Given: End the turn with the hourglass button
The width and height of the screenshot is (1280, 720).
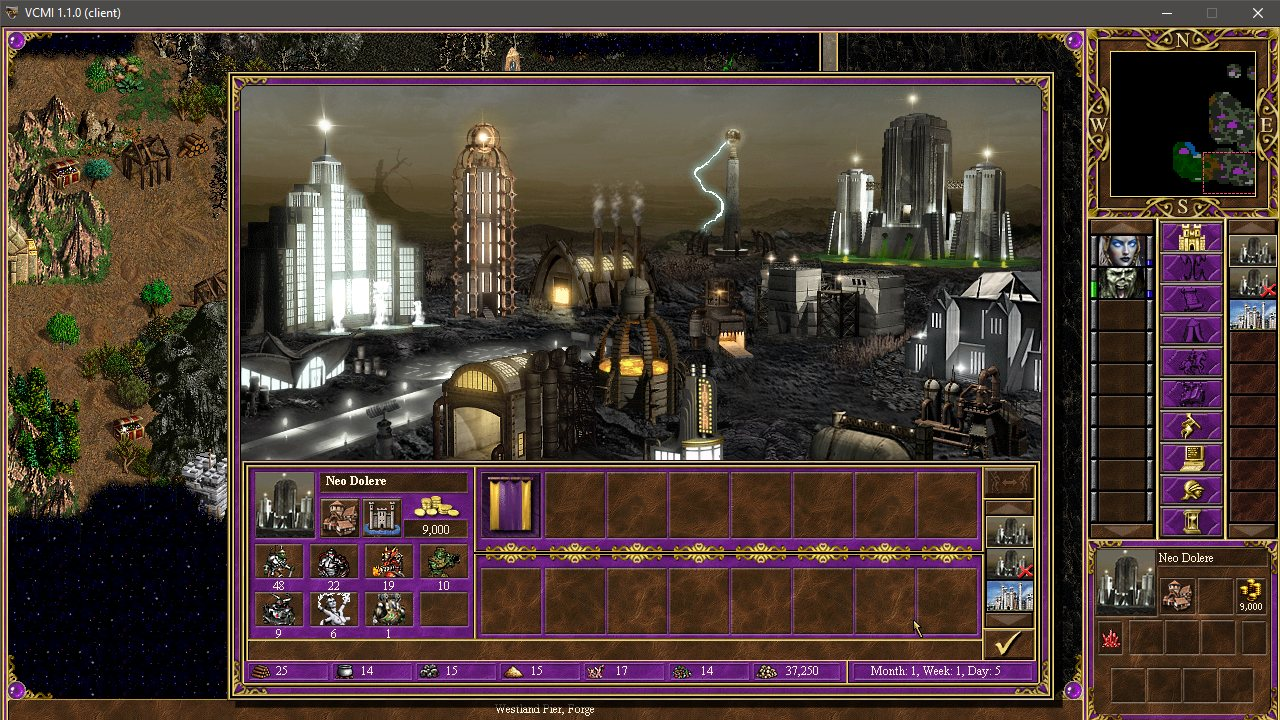Looking at the screenshot, I should click(x=1191, y=522).
